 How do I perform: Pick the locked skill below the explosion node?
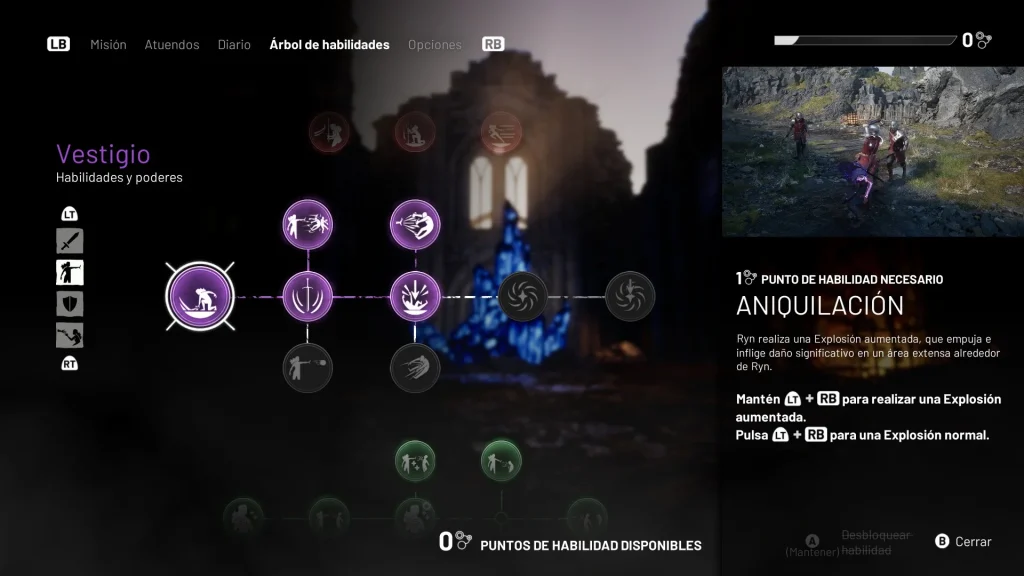(x=414, y=367)
